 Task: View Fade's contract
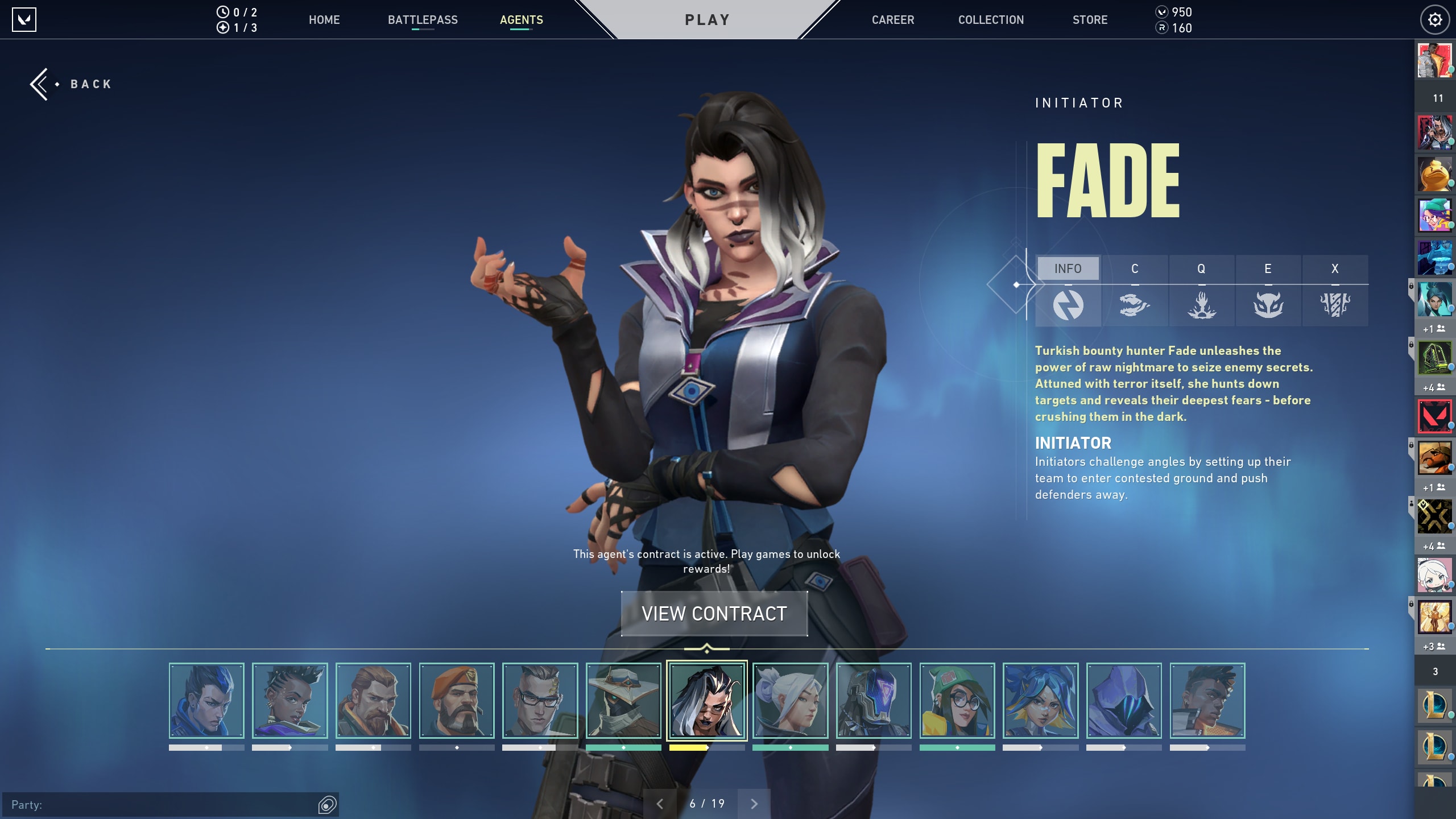point(714,614)
